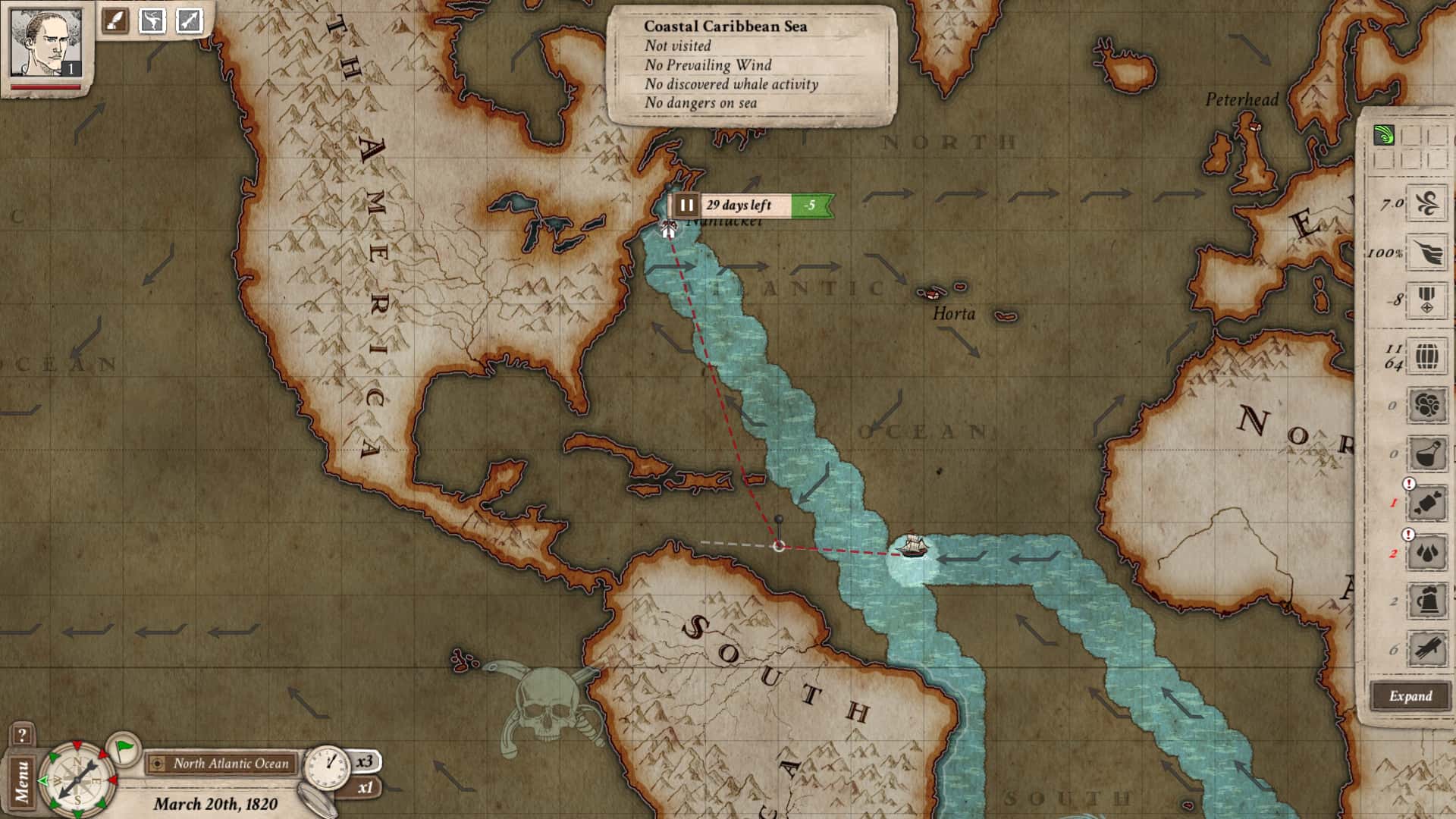
Task: Click the red crew health bar under the portrait
Action: [45, 87]
